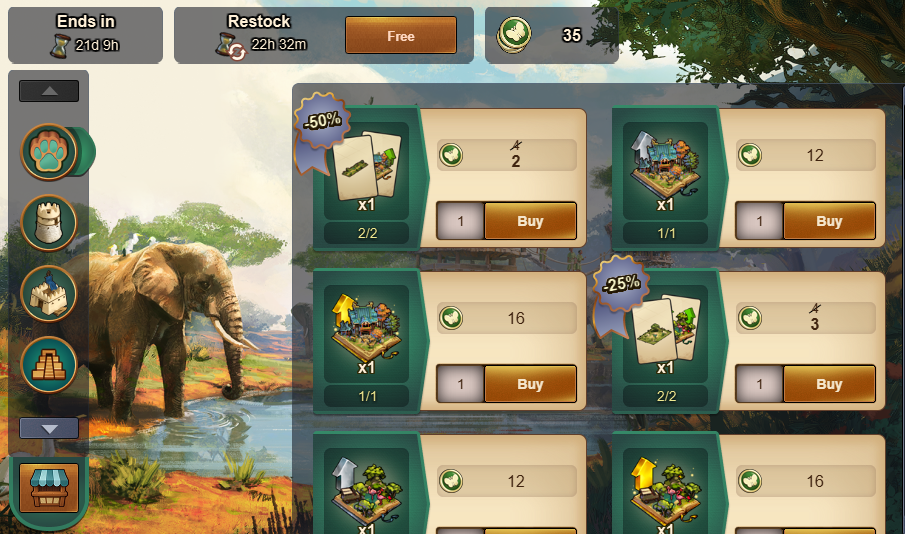The image size is (905, 534).
Task: Edit quantity field for the 25% off offer
Action: pyautogui.click(x=759, y=384)
